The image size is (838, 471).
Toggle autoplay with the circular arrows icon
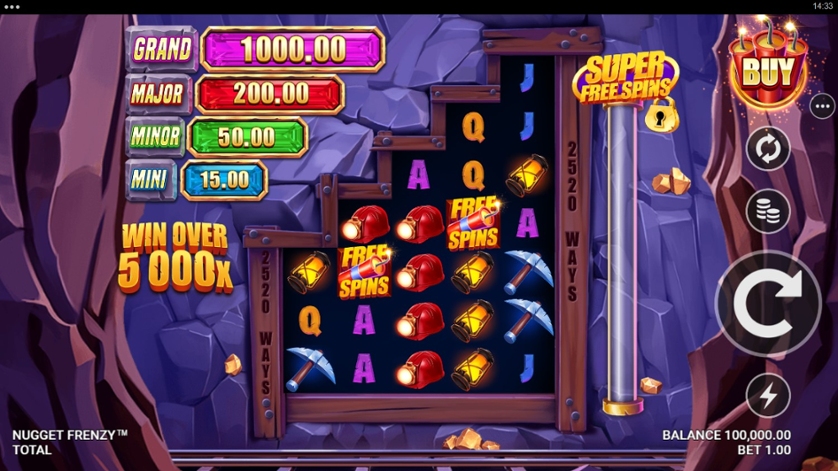point(768,150)
